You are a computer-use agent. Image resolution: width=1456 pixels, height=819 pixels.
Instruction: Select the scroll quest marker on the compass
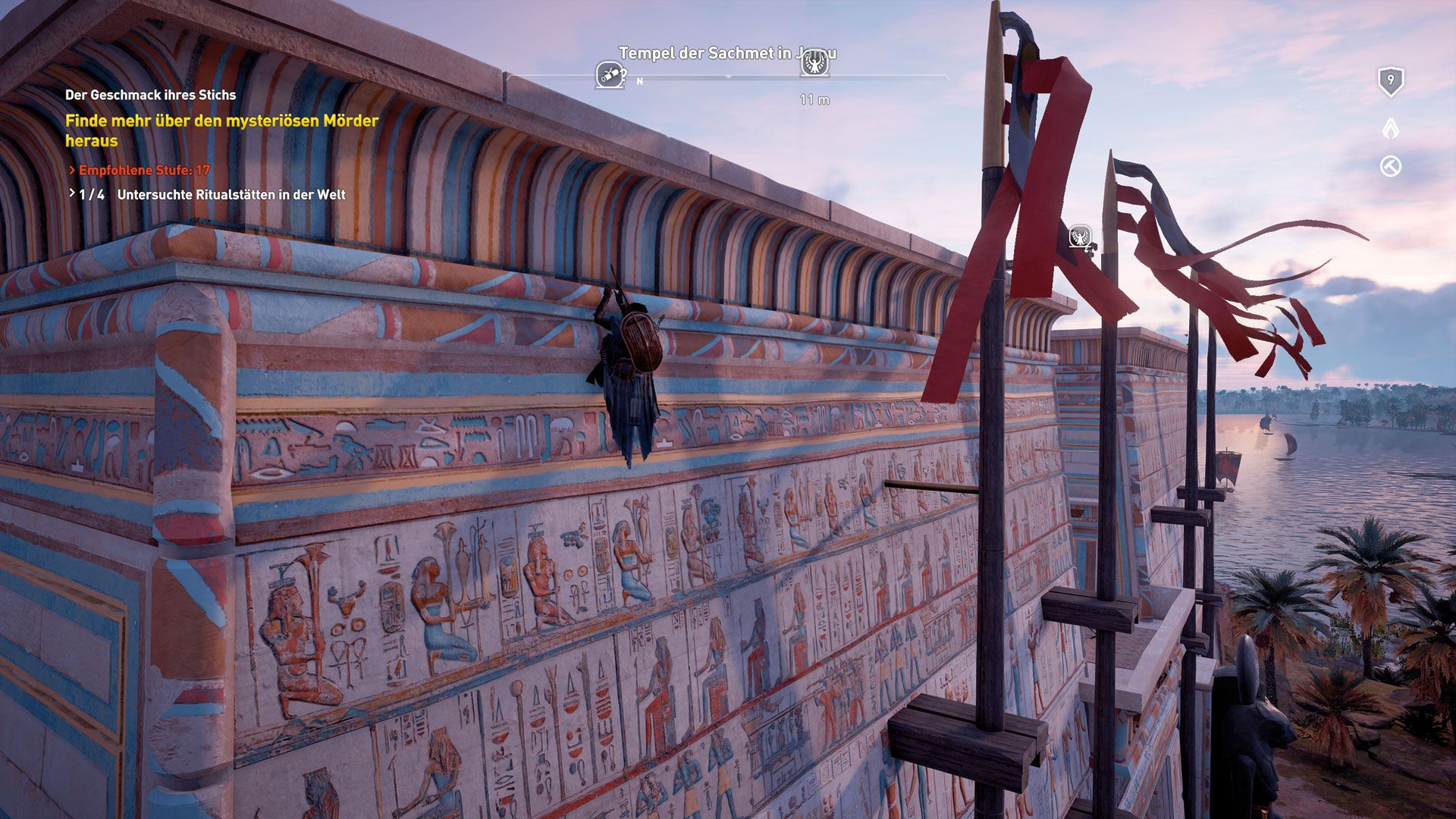point(610,75)
